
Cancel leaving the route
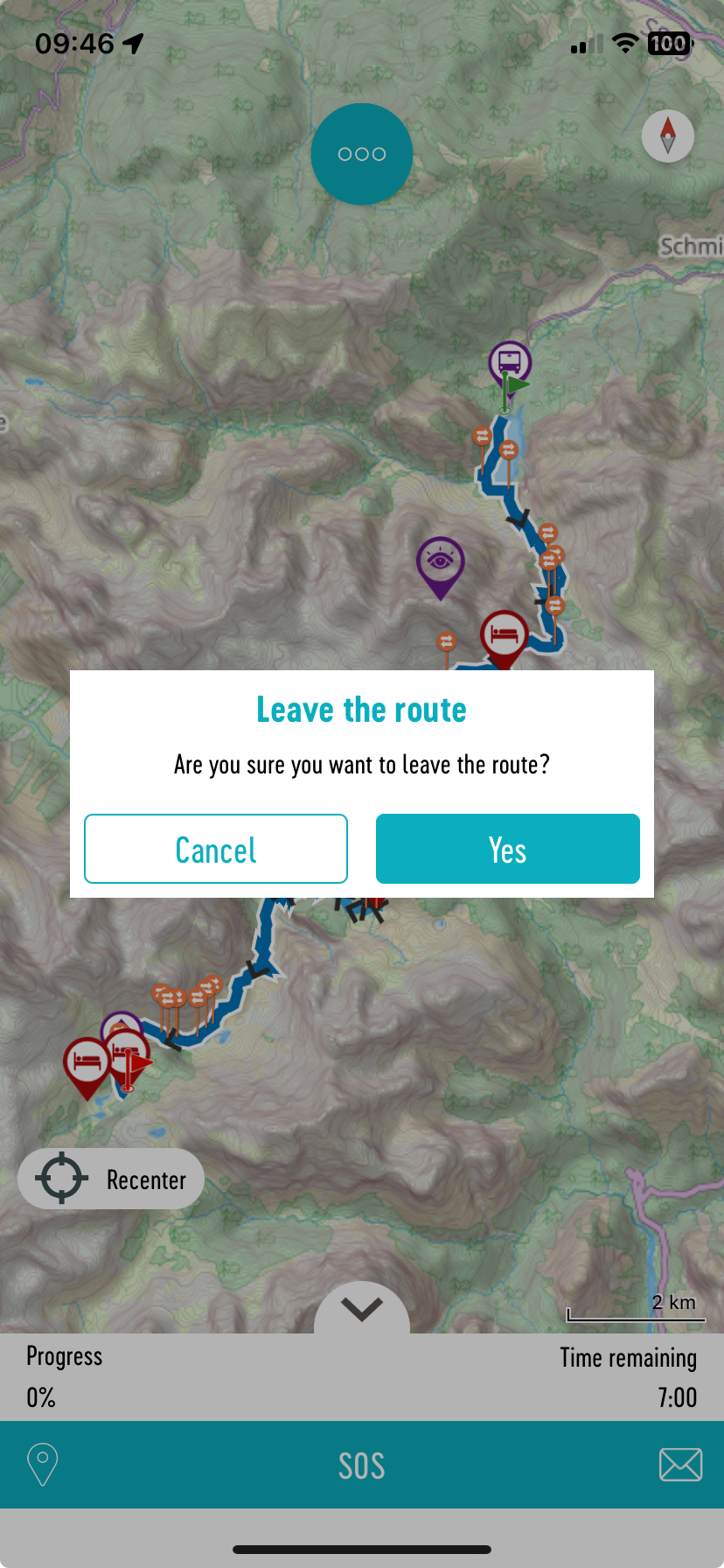216,849
